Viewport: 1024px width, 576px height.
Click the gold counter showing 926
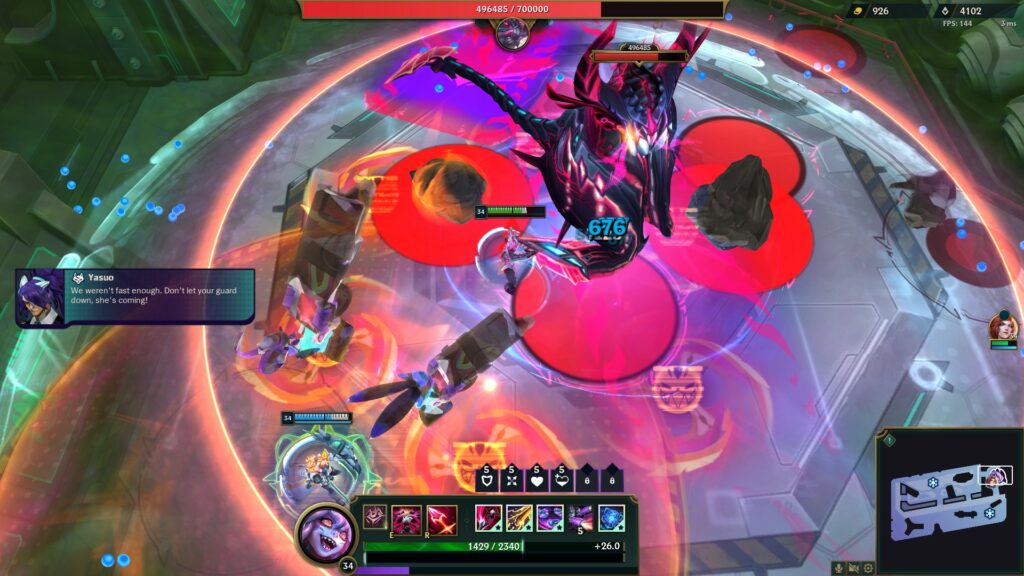click(x=872, y=11)
